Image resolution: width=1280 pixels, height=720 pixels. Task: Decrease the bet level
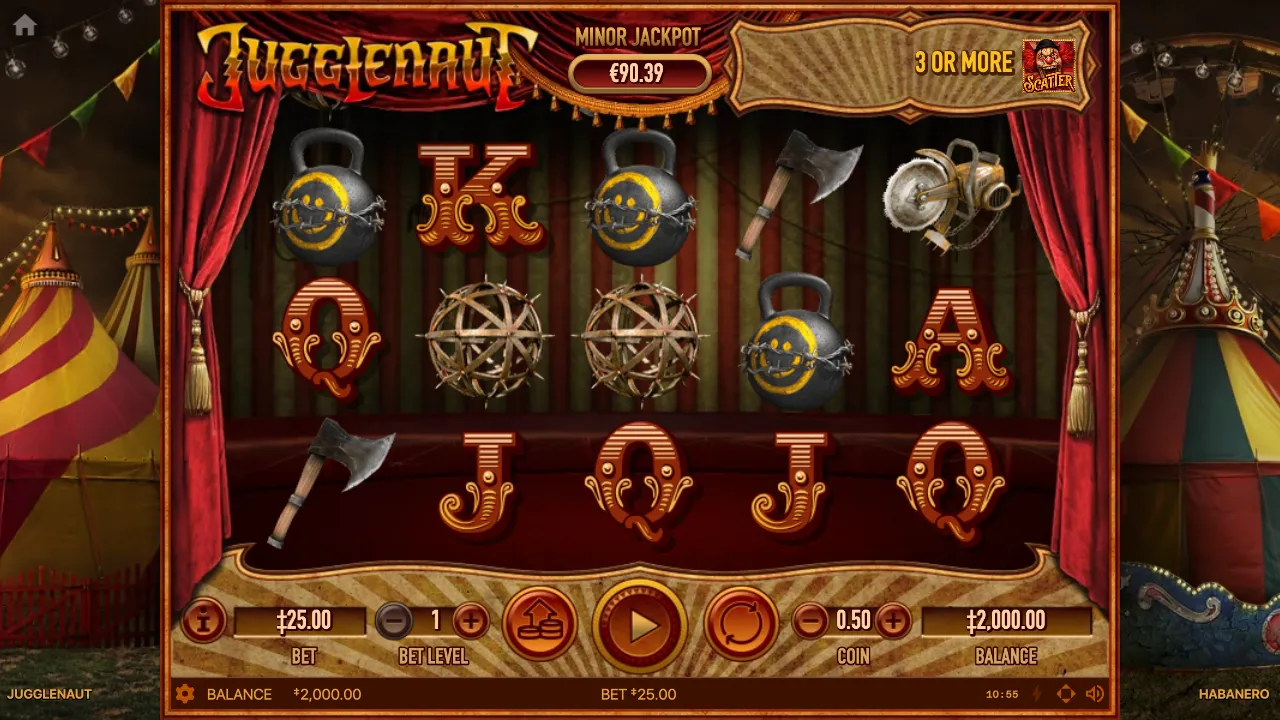coord(394,621)
